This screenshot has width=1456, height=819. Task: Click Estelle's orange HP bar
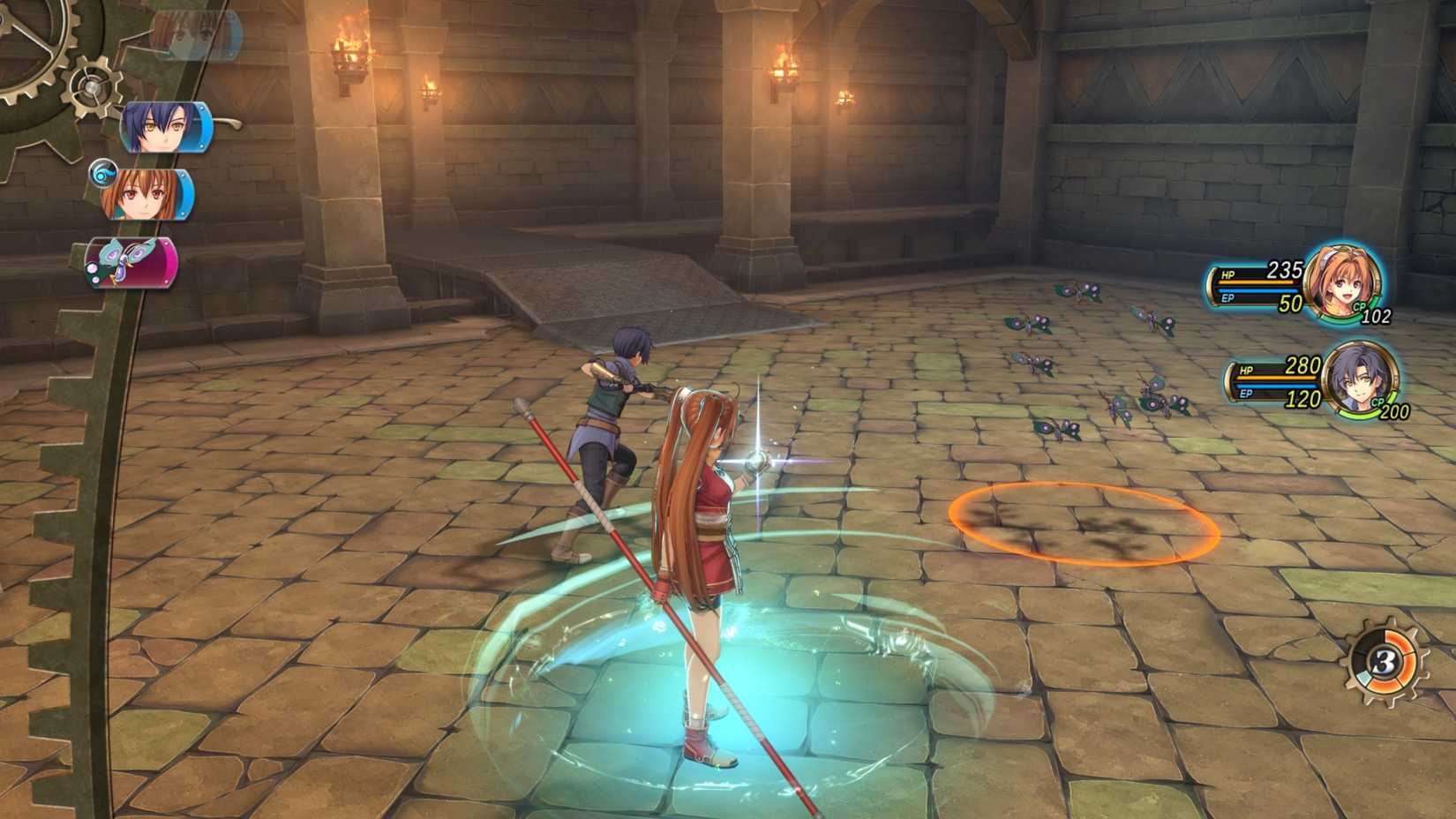[x=1254, y=282]
